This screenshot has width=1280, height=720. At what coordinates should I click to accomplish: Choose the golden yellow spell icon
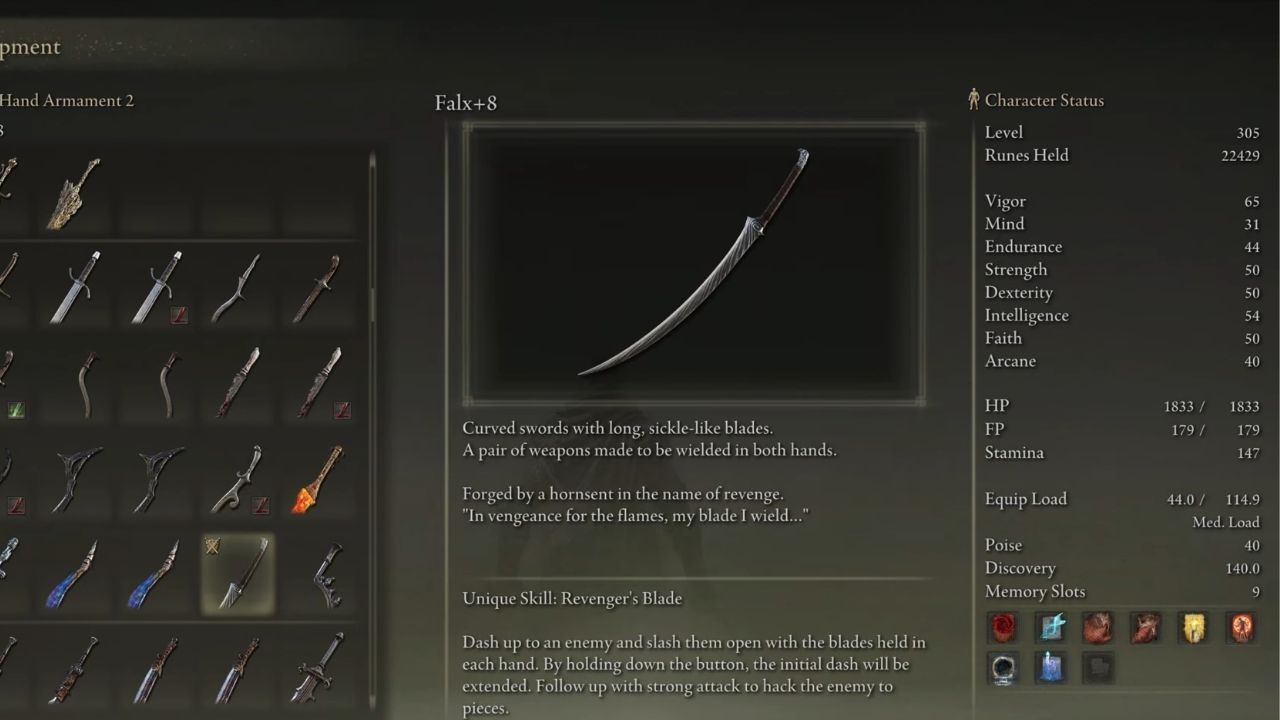(x=1194, y=627)
